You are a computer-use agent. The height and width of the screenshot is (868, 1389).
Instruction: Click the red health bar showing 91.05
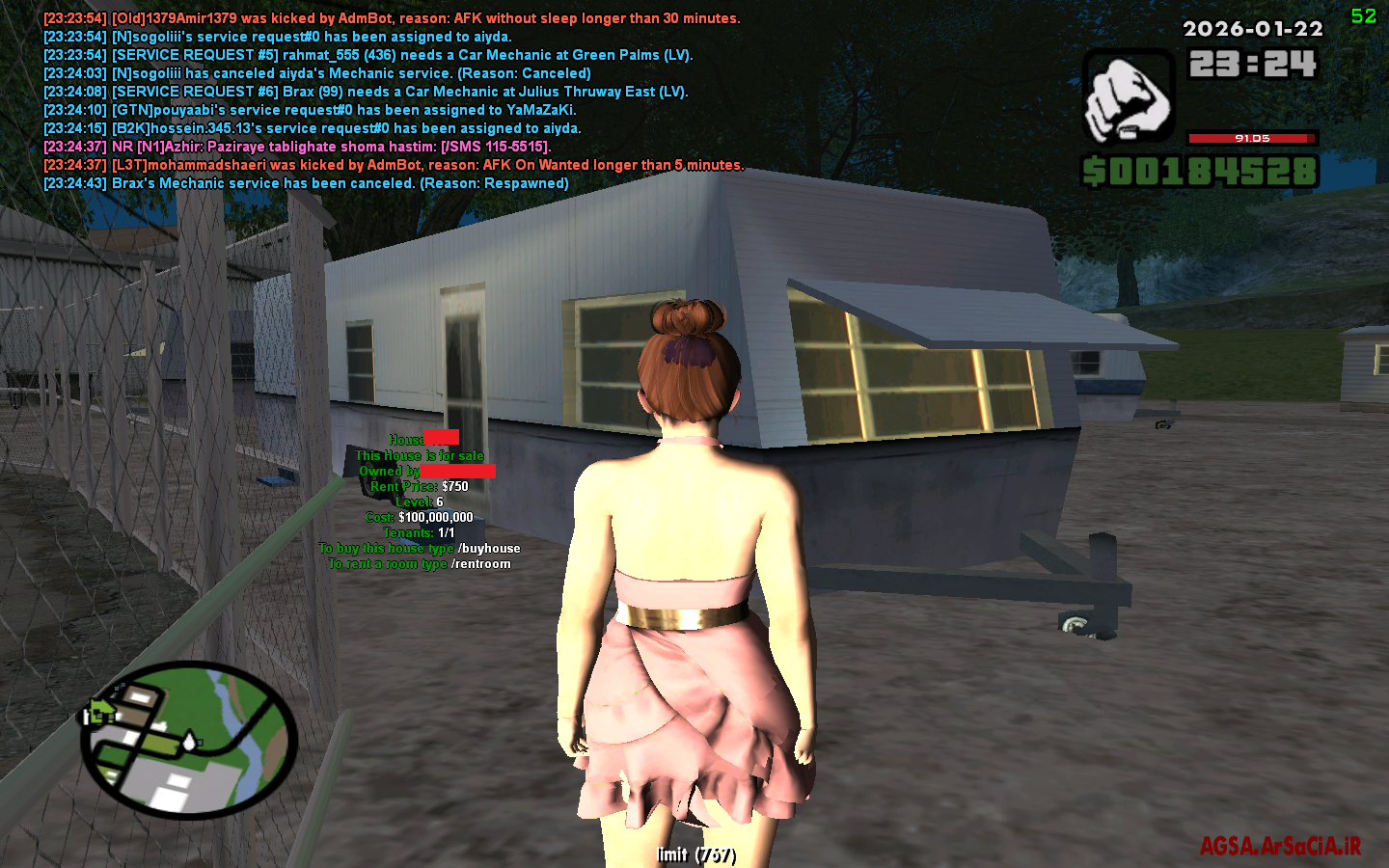click(x=1250, y=138)
